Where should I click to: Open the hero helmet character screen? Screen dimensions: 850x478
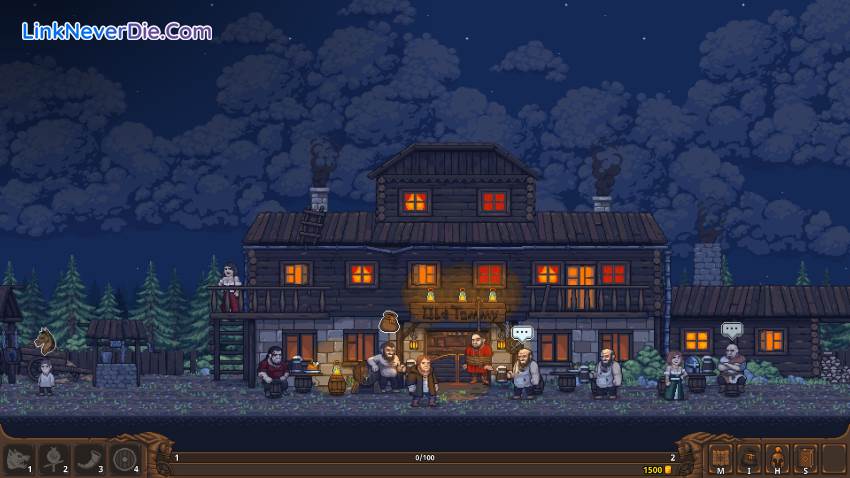777,458
